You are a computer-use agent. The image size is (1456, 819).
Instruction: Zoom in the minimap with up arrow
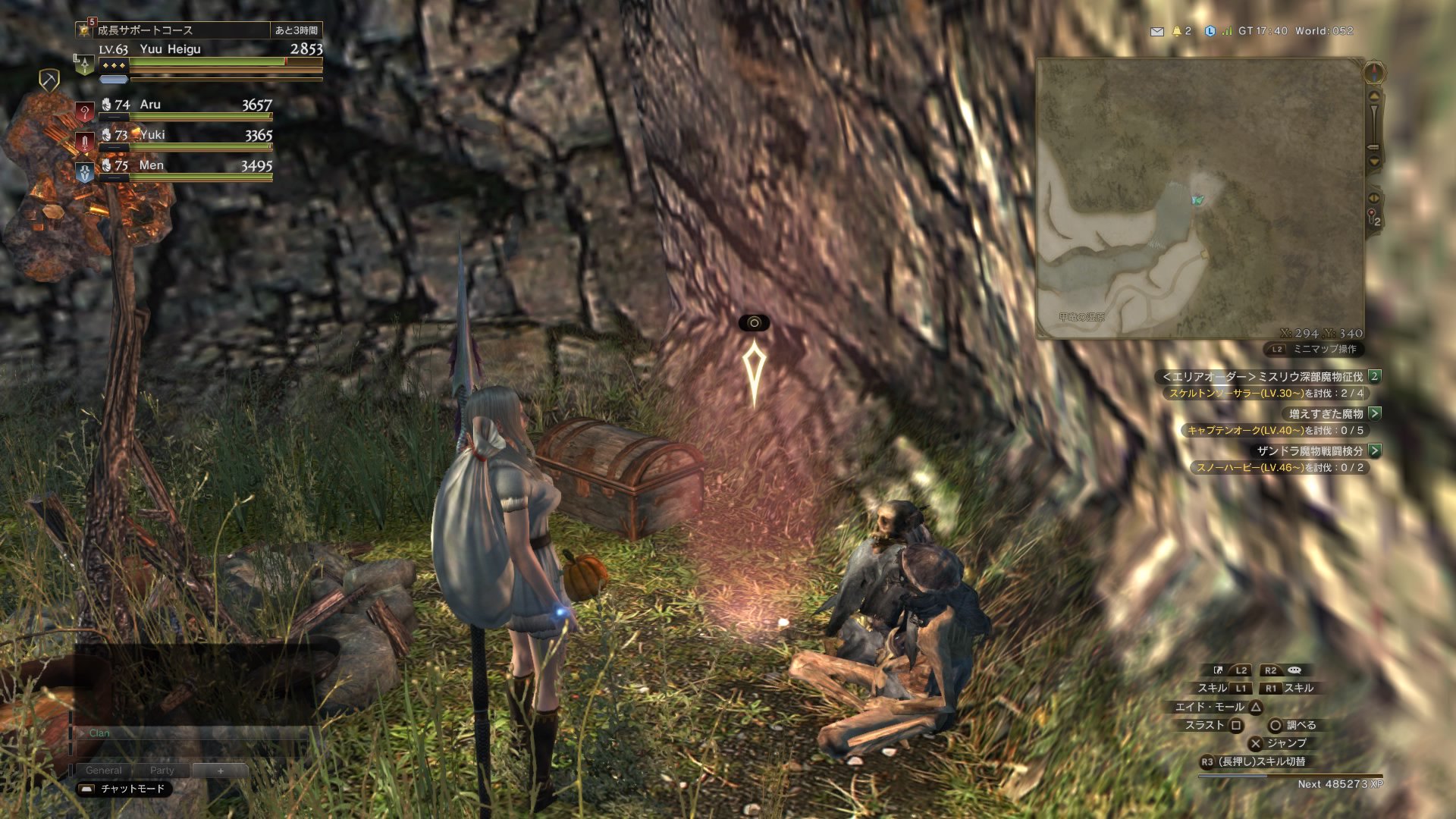(1374, 96)
